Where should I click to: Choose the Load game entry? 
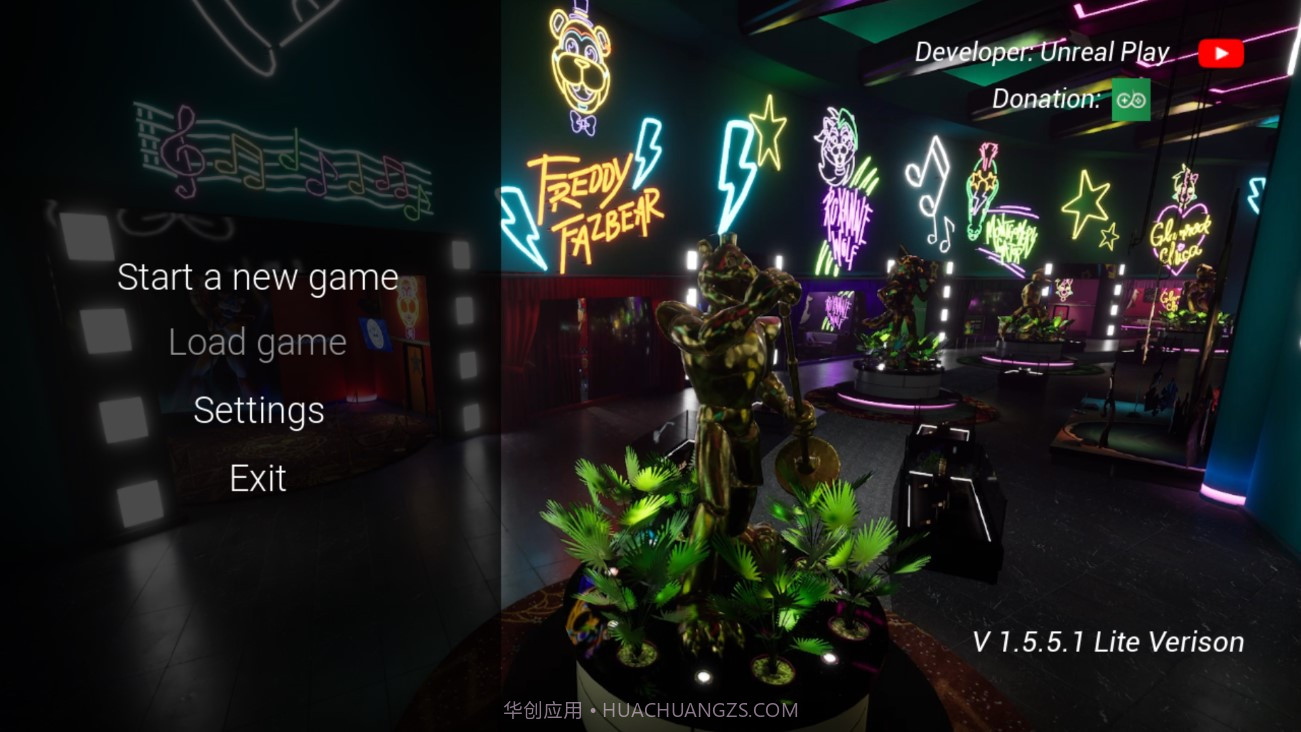[x=258, y=343]
